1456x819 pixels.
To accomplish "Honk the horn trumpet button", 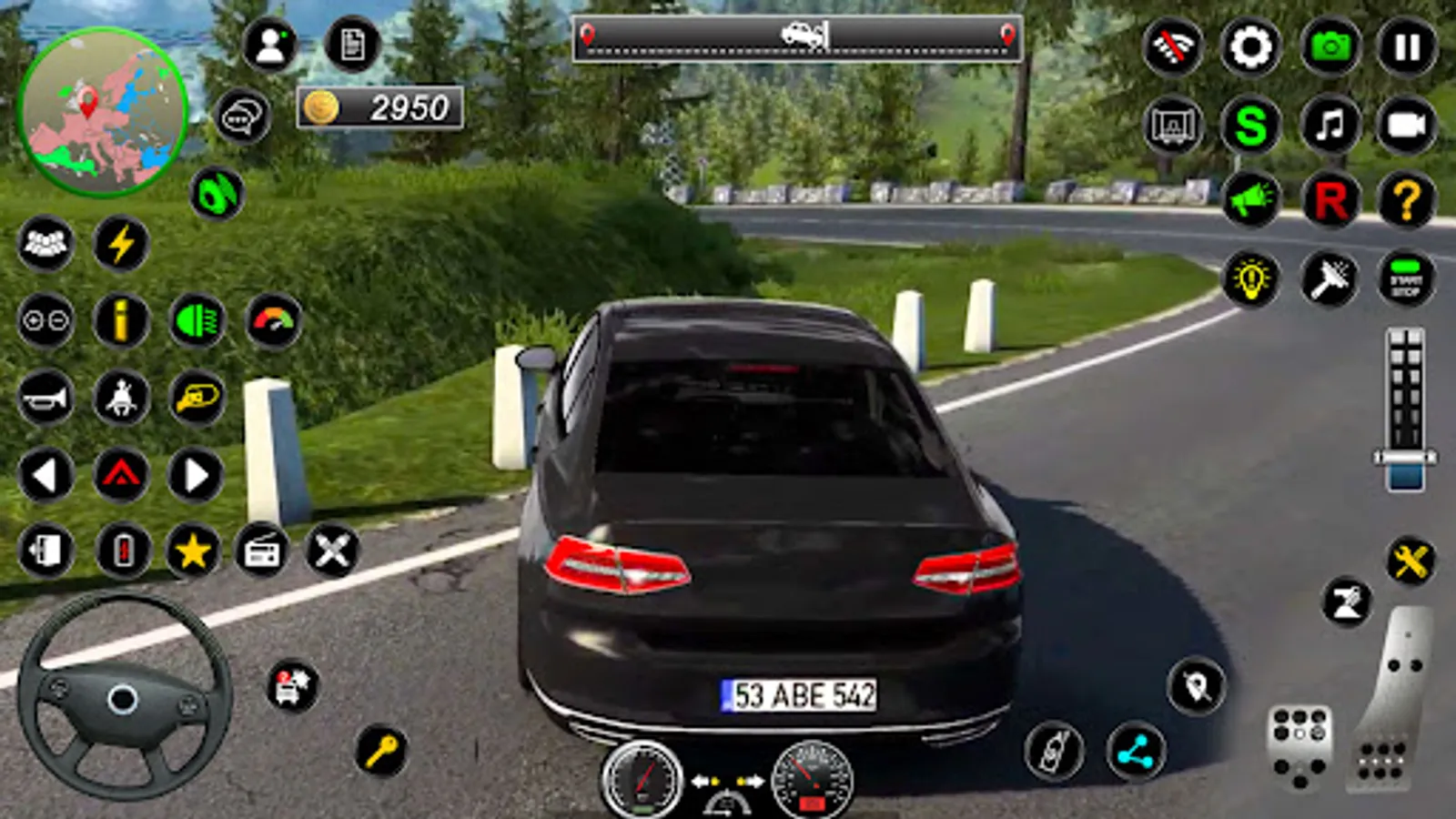I will coord(45,398).
